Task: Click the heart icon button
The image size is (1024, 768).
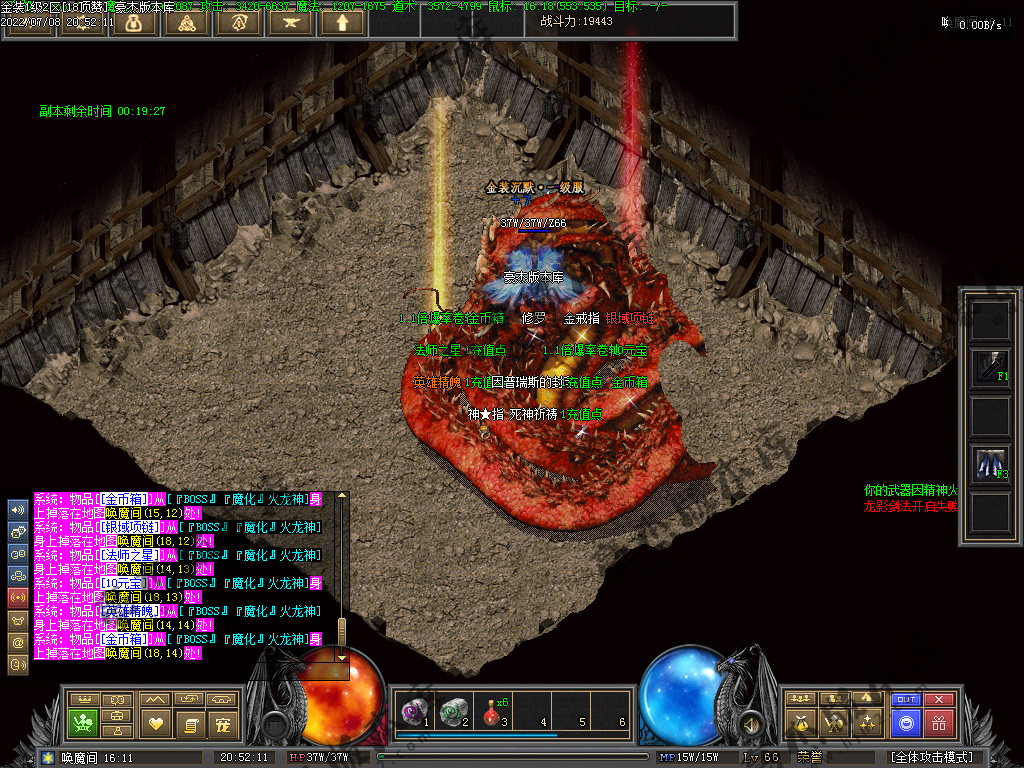Action: [155, 722]
